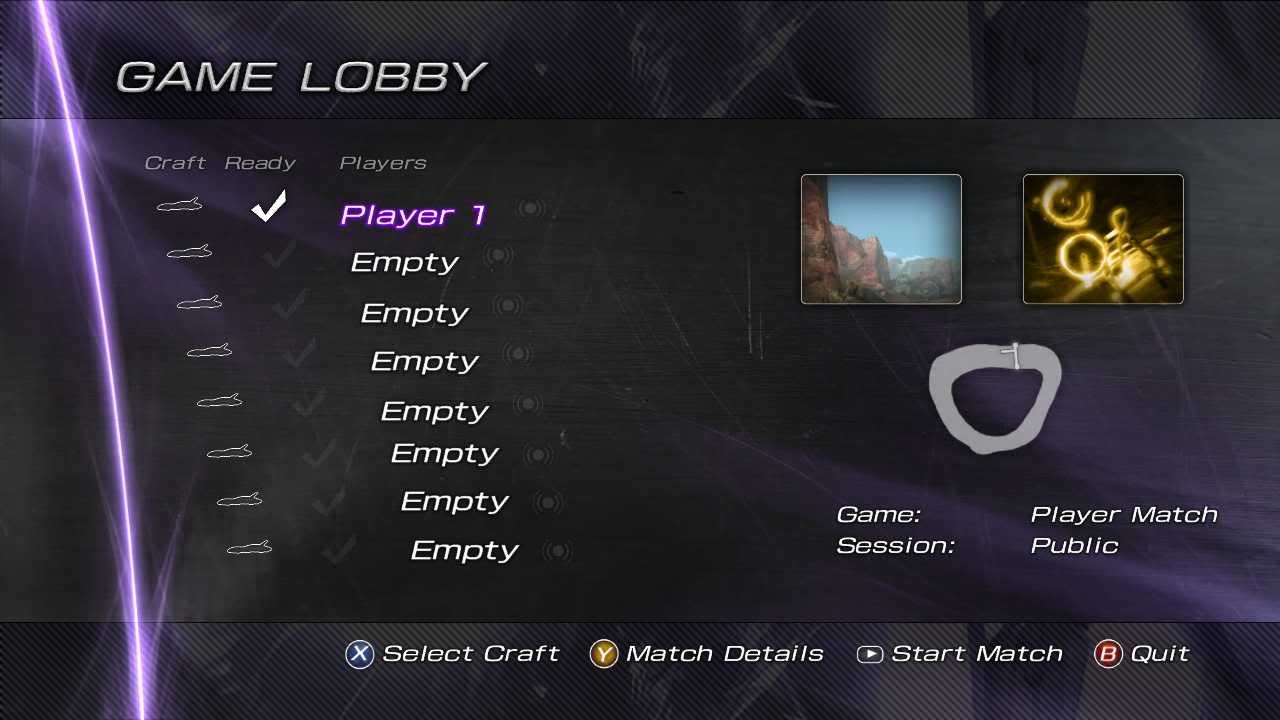Change the Public session setting
This screenshot has height=720, width=1280.
pyautogui.click(x=1073, y=546)
